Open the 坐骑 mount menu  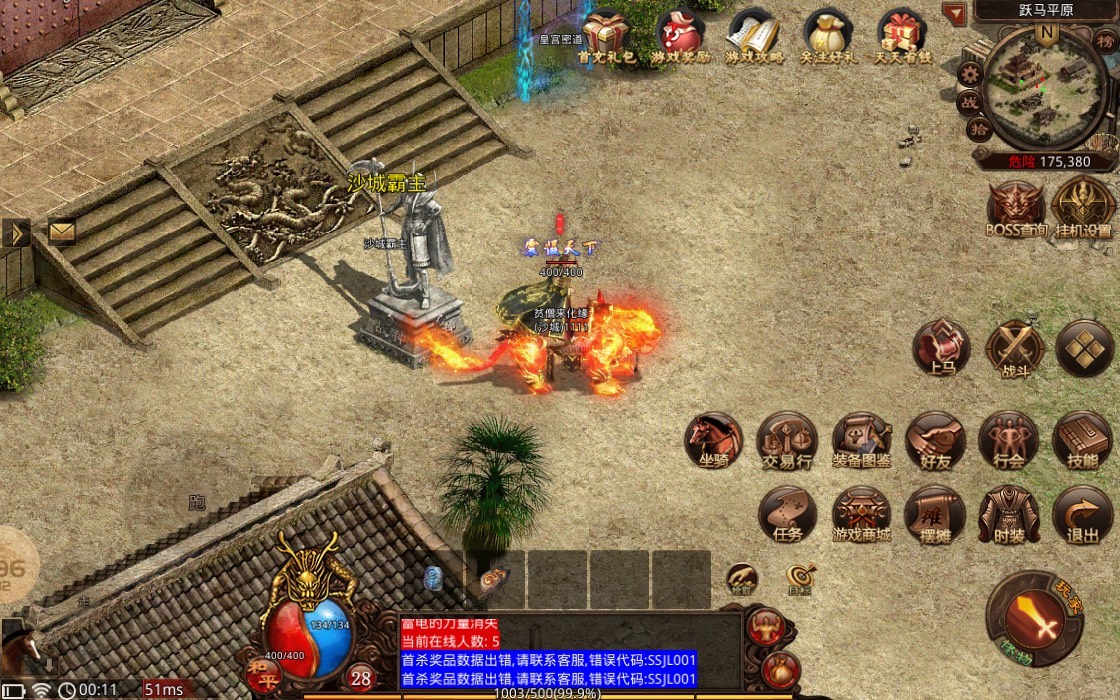pyautogui.click(x=714, y=440)
